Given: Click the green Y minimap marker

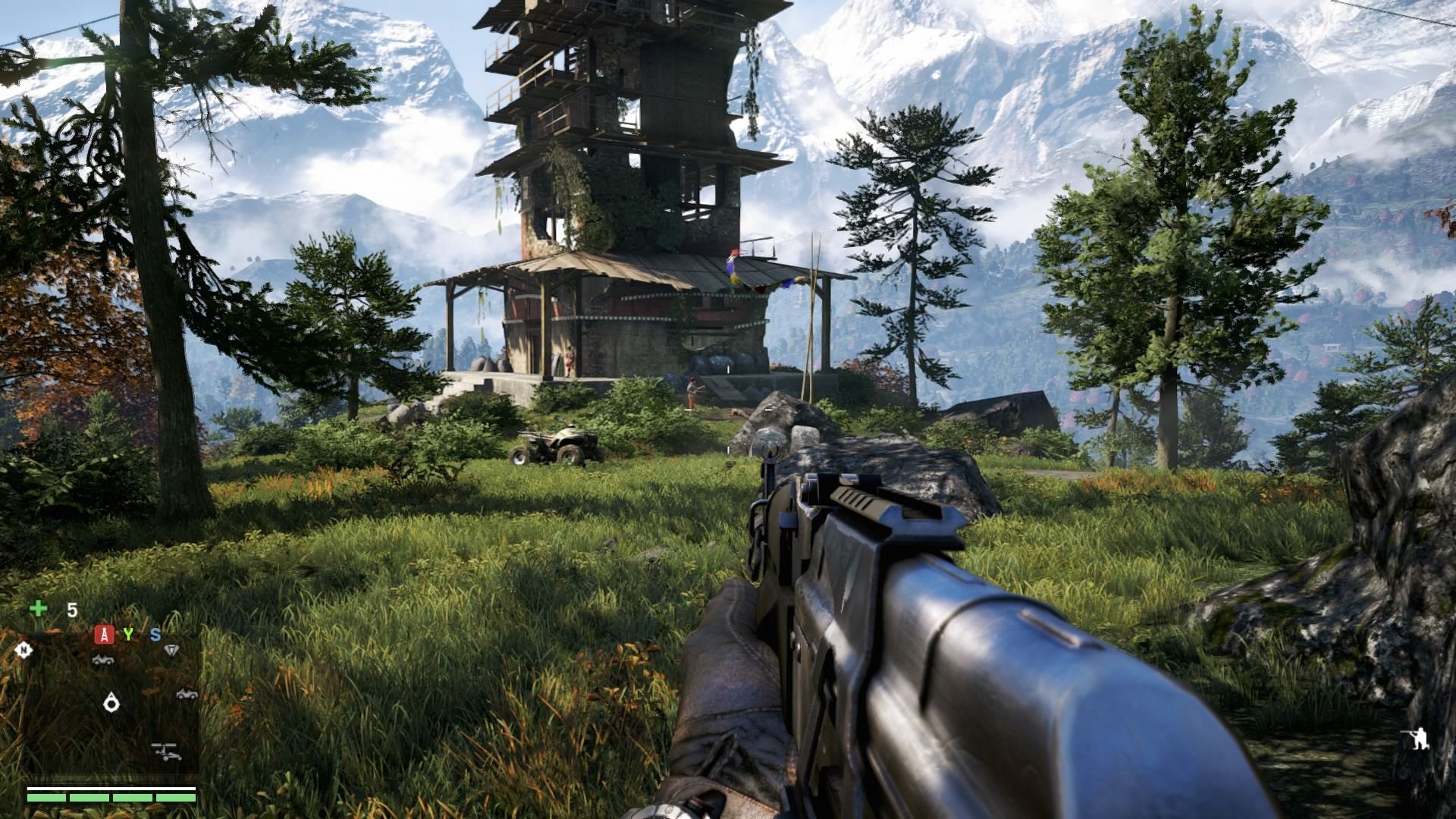Looking at the screenshot, I should pyautogui.click(x=128, y=634).
